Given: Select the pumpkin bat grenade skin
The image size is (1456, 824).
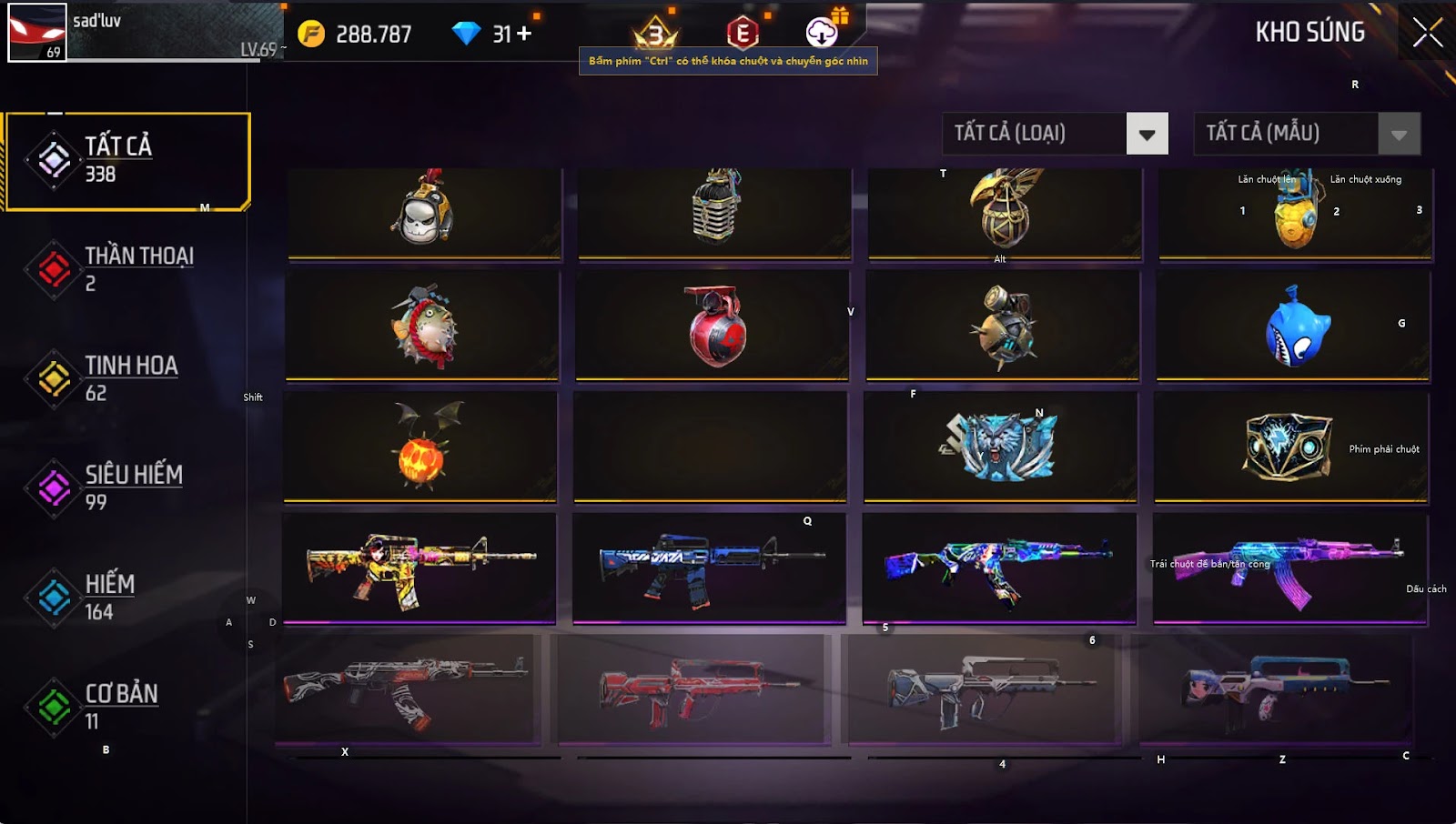Looking at the screenshot, I should coord(421,446).
